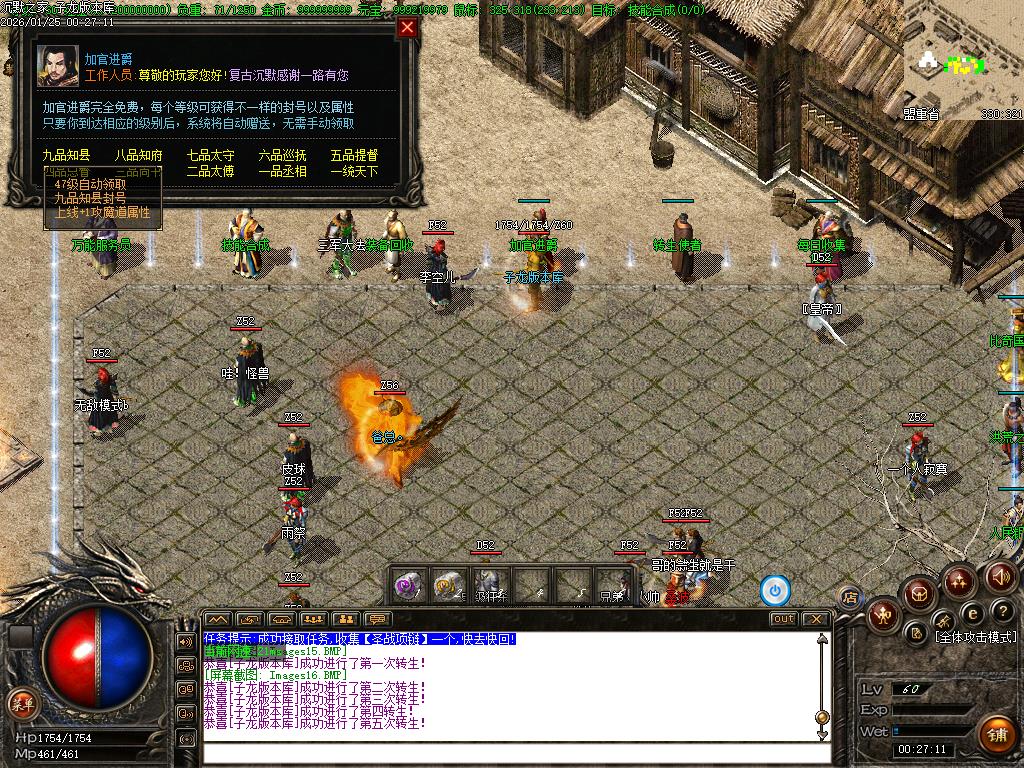Open the round 铺 stall button
This screenshot has width=1024, height=768.
click(x=996, y=735)
